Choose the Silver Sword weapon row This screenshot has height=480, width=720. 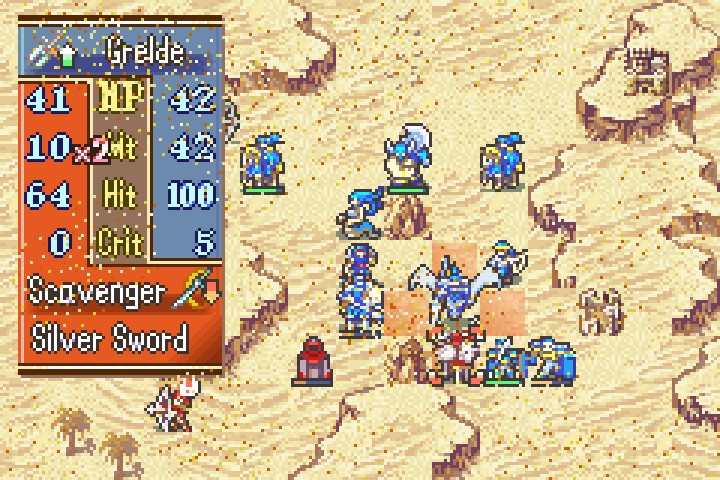[x=110, y=339]
